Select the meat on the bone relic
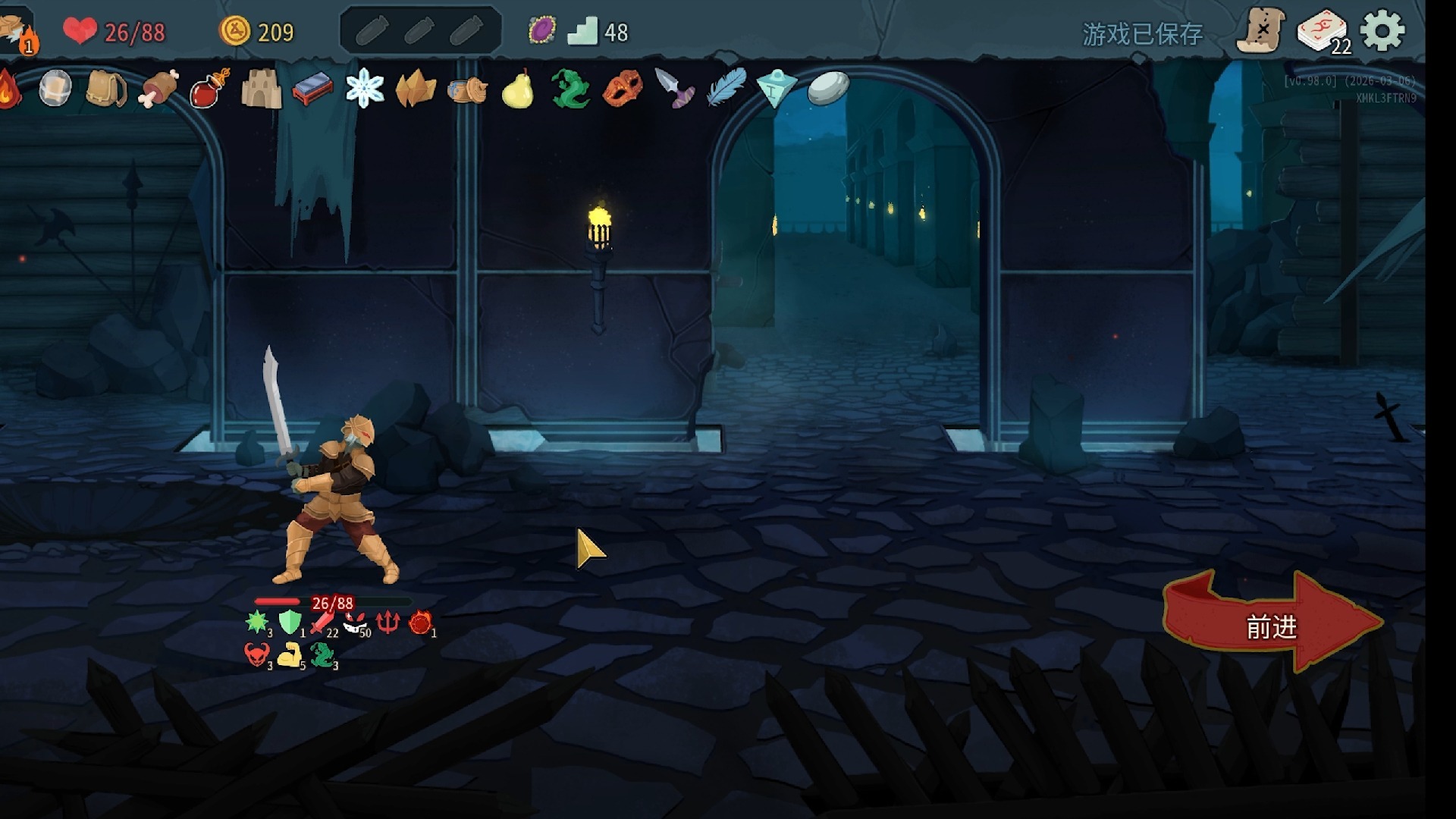This screenshot has height=819, width=1456. point(158,89)
